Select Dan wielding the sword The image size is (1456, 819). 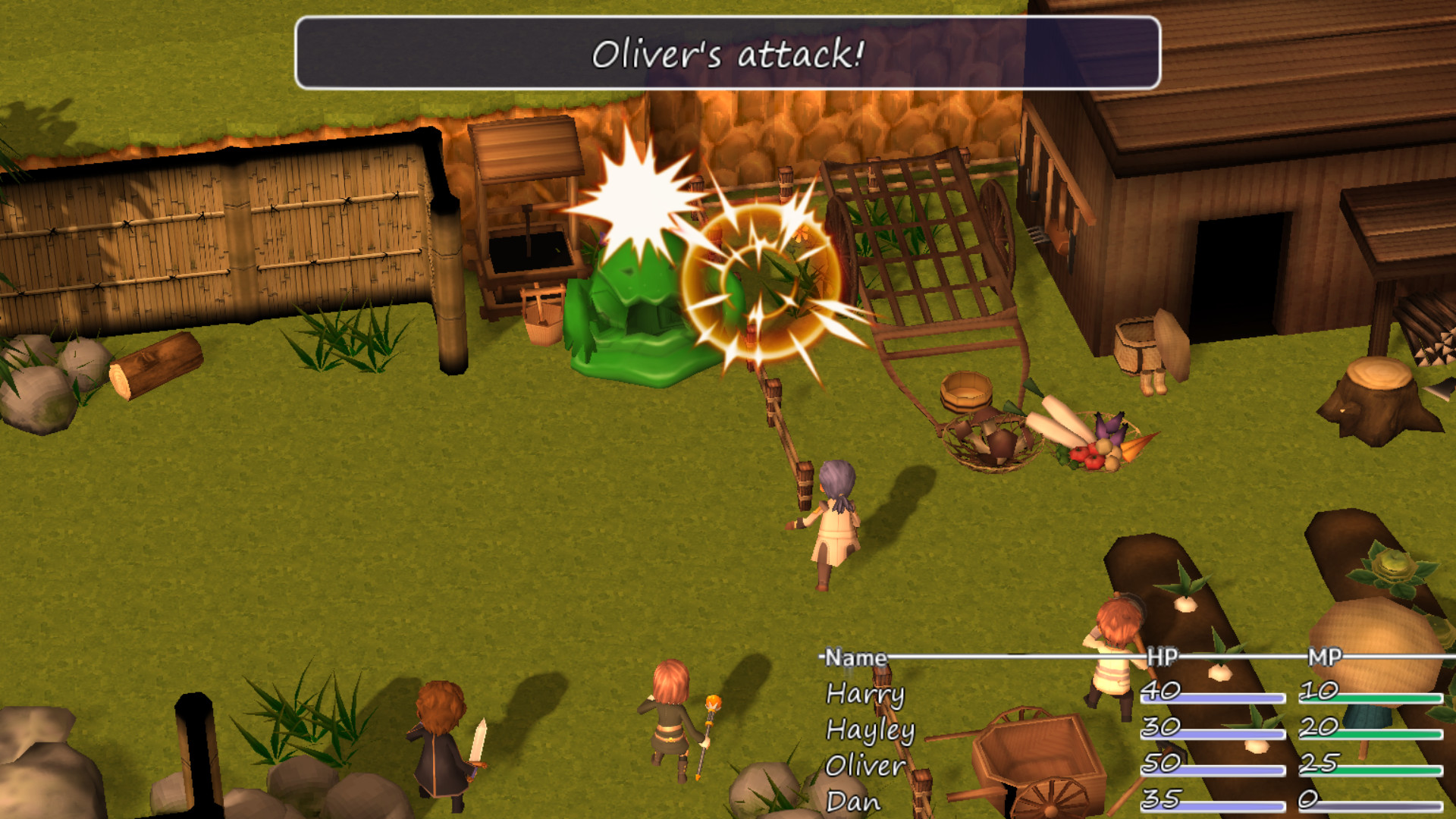(440, 743)
